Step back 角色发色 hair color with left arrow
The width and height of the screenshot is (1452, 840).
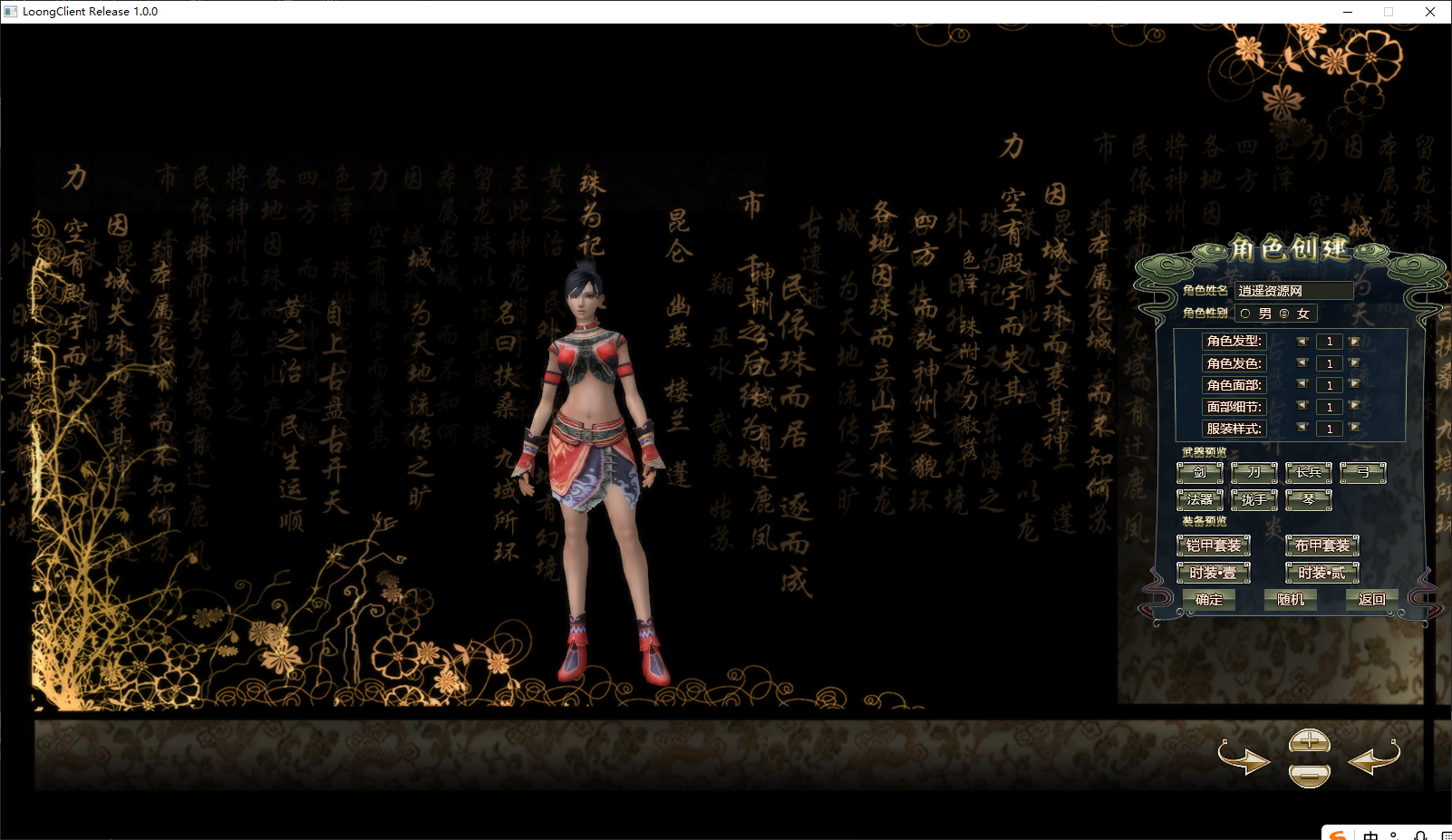click(1303, 362)
